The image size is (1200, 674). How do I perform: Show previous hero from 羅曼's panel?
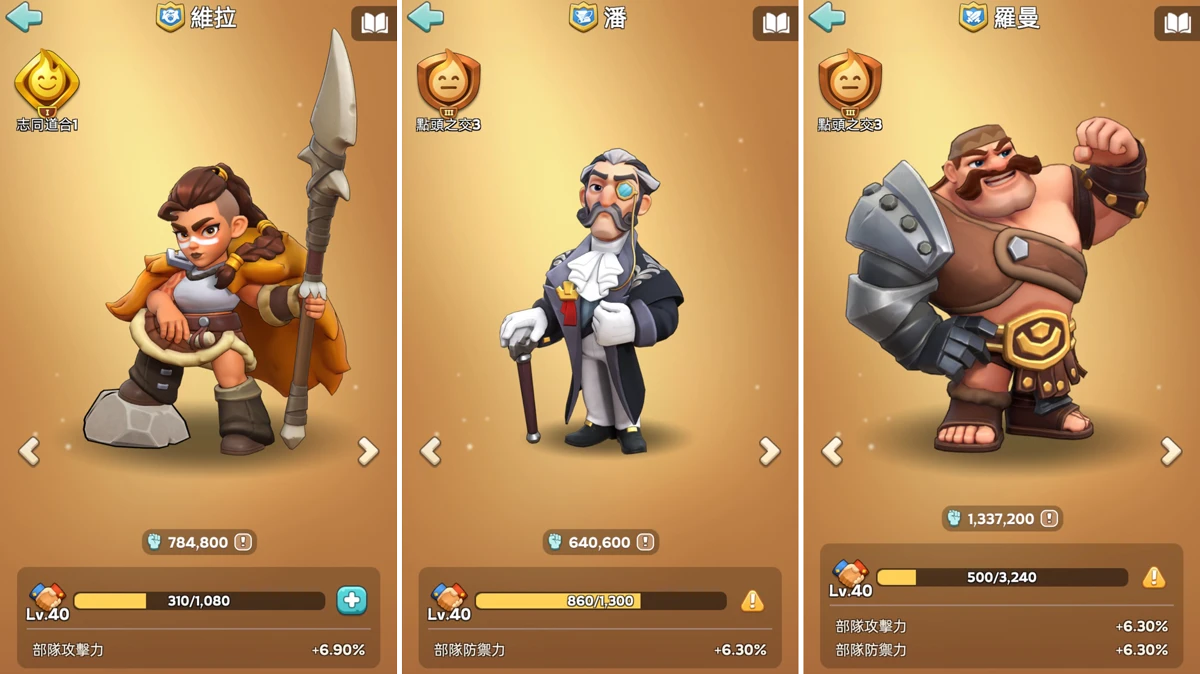[x=832, y=452]
